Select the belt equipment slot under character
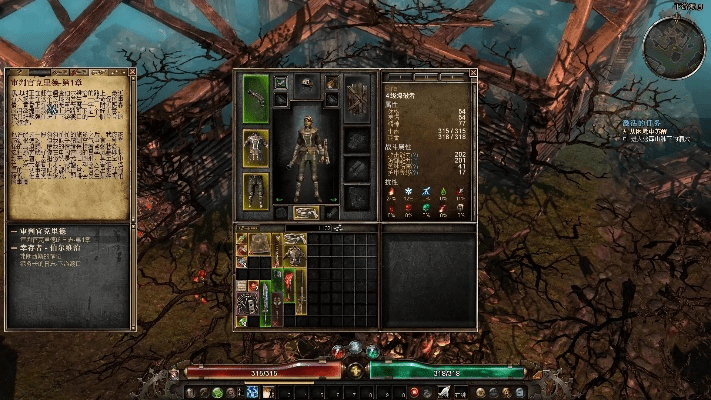Viewport: 711px width, 400px height. (x=307, y=213)
